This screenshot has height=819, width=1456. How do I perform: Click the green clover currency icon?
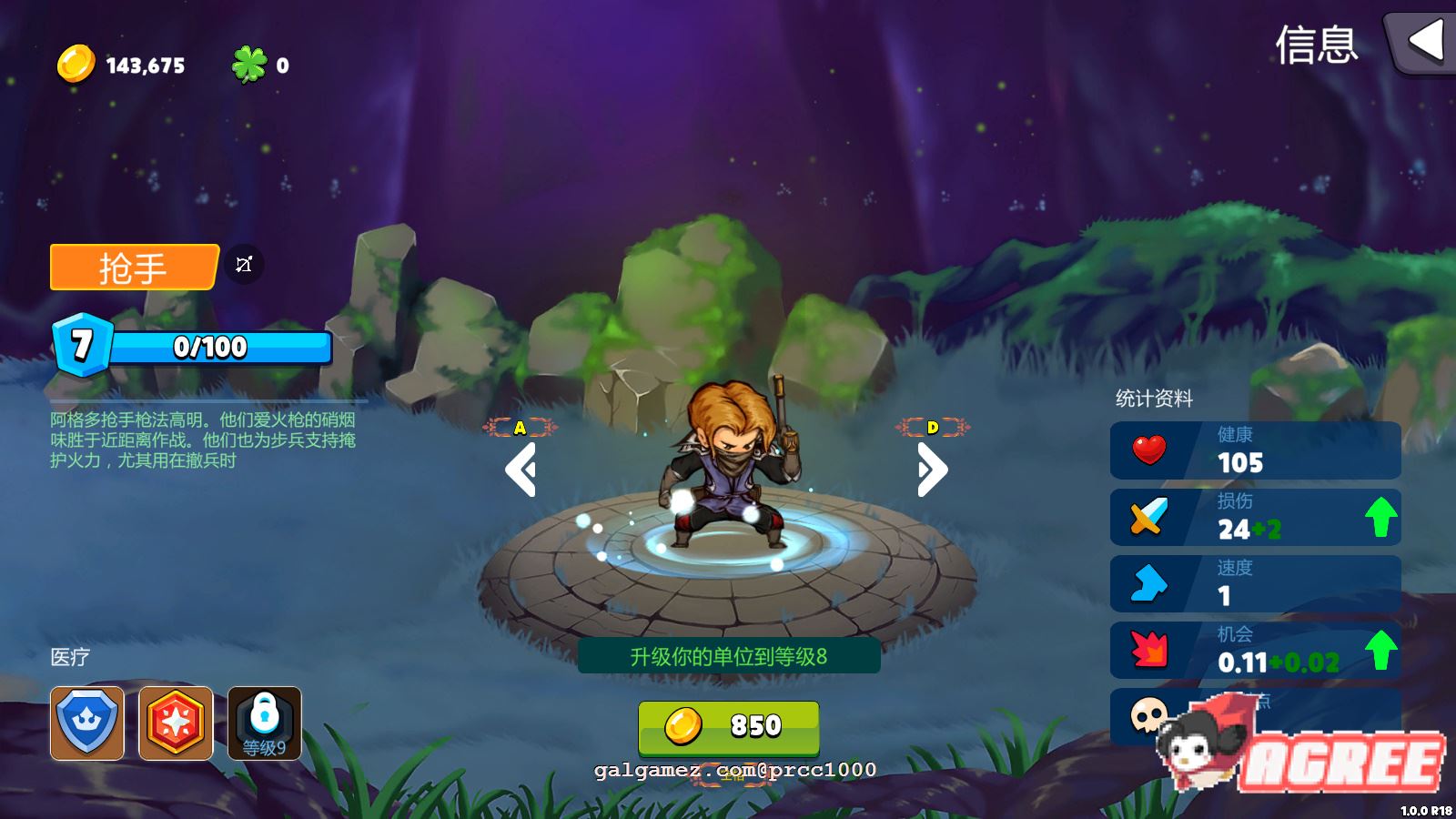click(x=248, y=65)
